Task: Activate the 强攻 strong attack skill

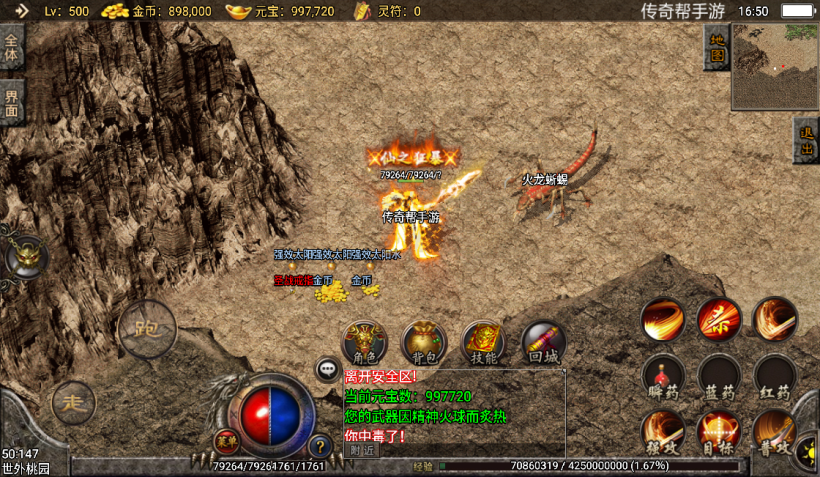Action: [x=663, y=431]
